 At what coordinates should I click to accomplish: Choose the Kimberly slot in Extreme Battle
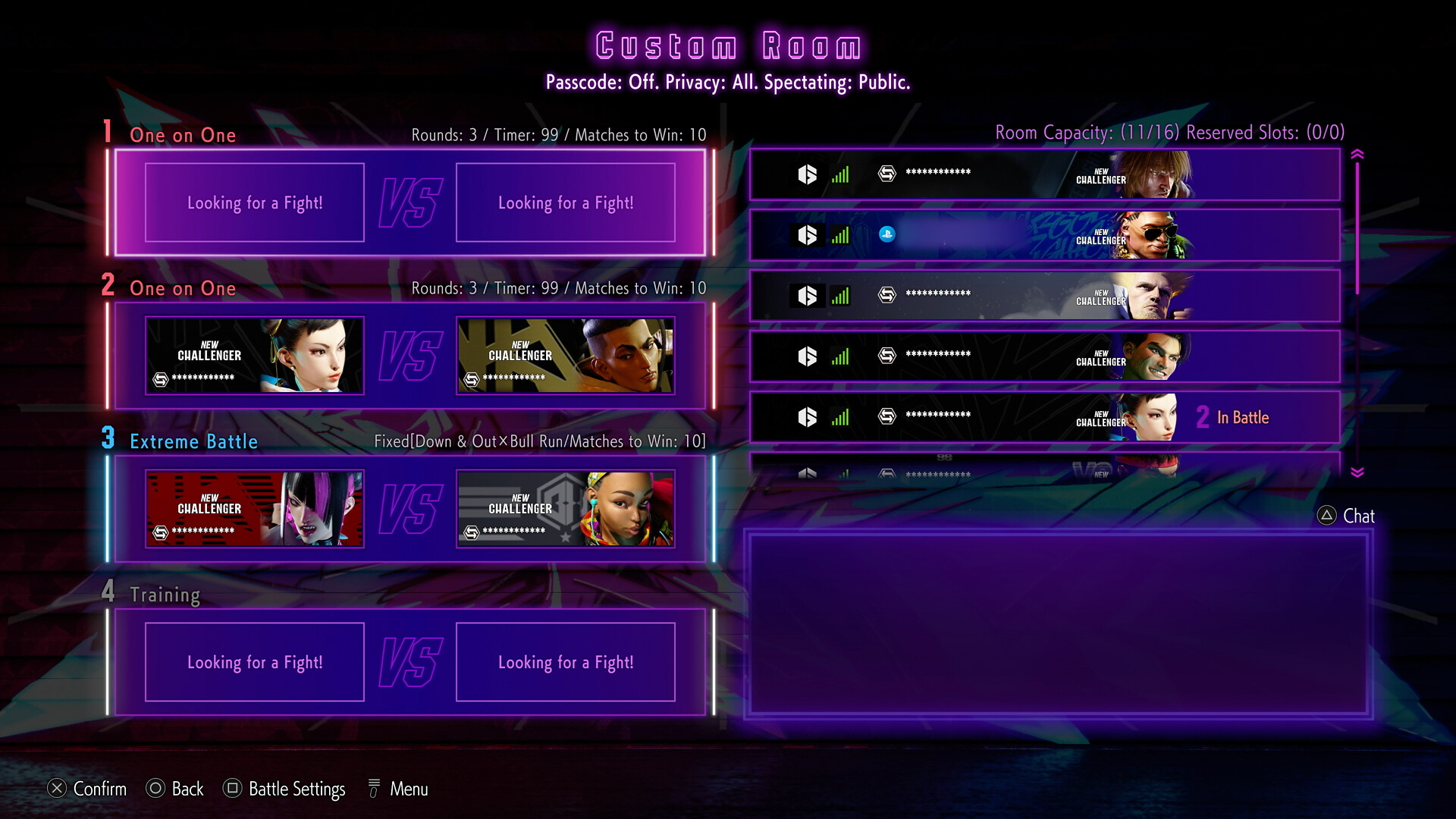[565, 509]
